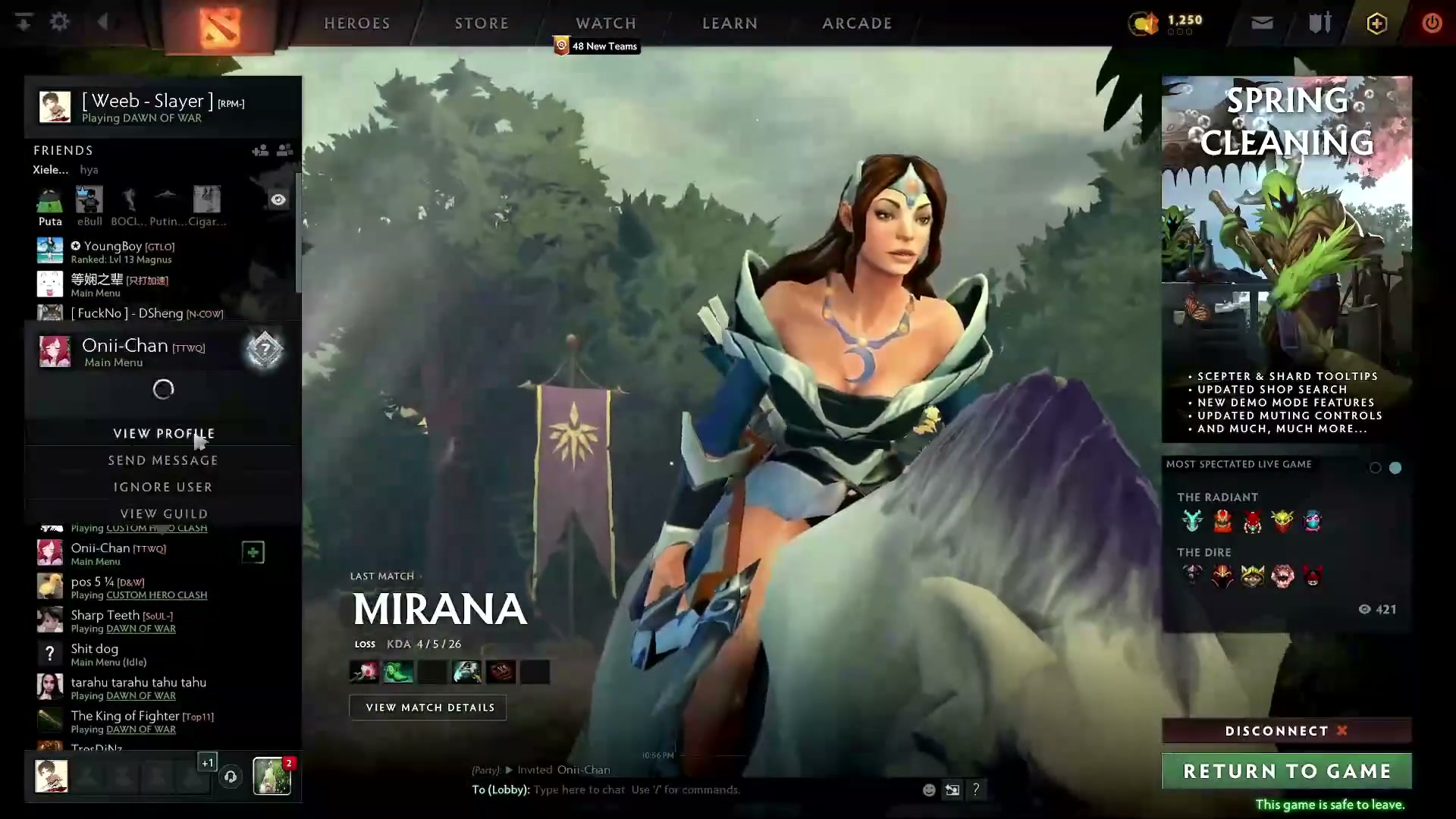Choose Send Message in friend menu
Image resolution: width=1456 pixels, height=819 pixels.
163,460
